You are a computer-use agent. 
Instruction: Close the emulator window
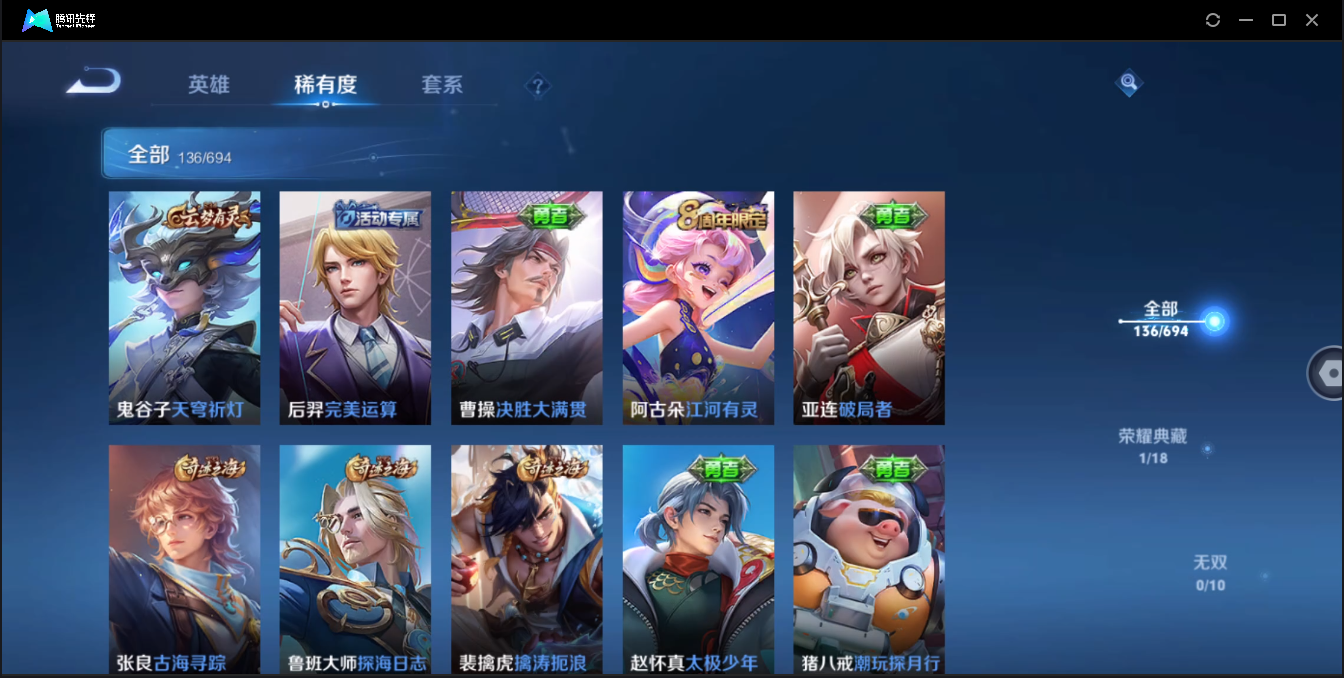[x=1312, y=20]
